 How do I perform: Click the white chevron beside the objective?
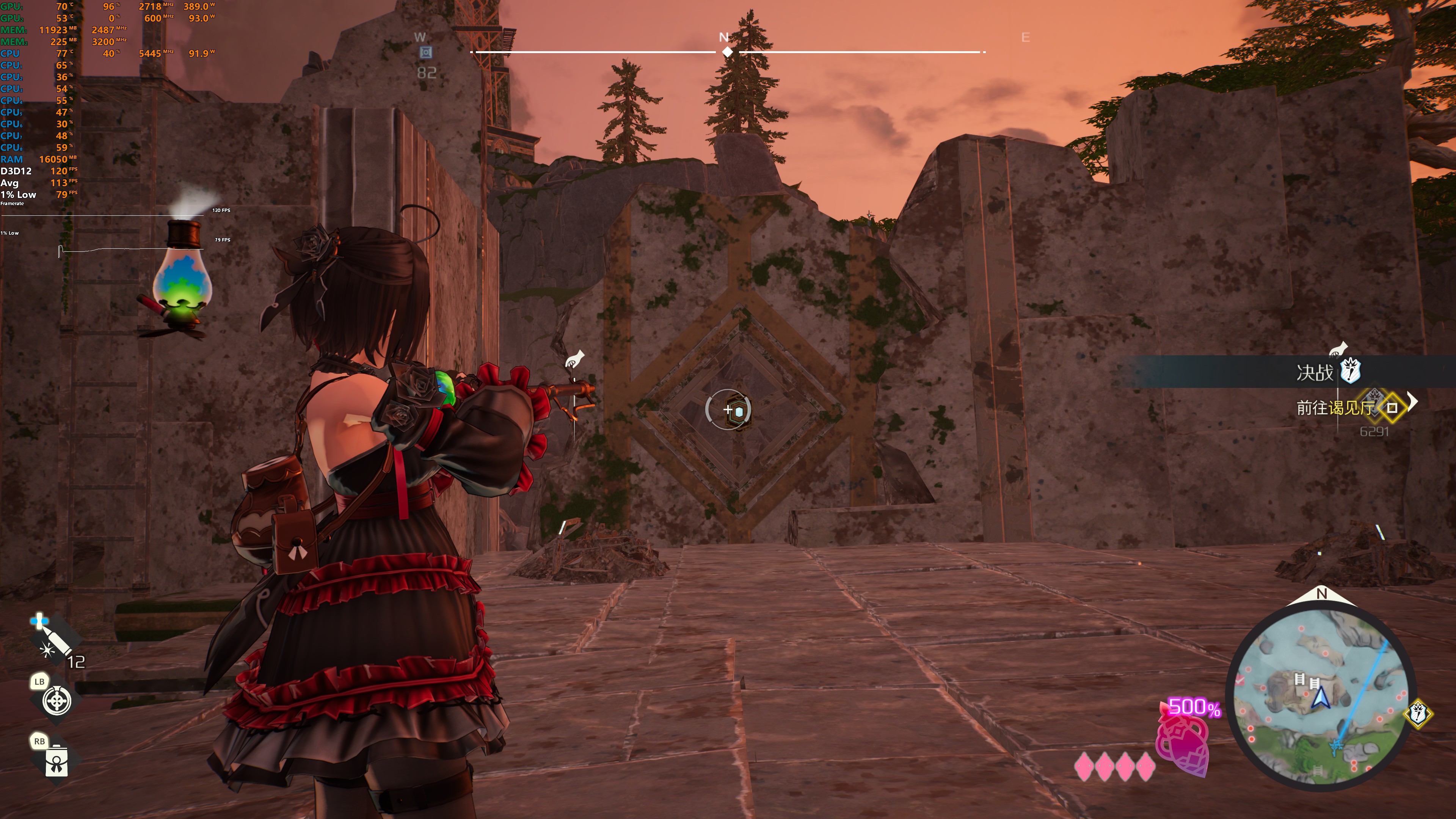[1412, 402]
